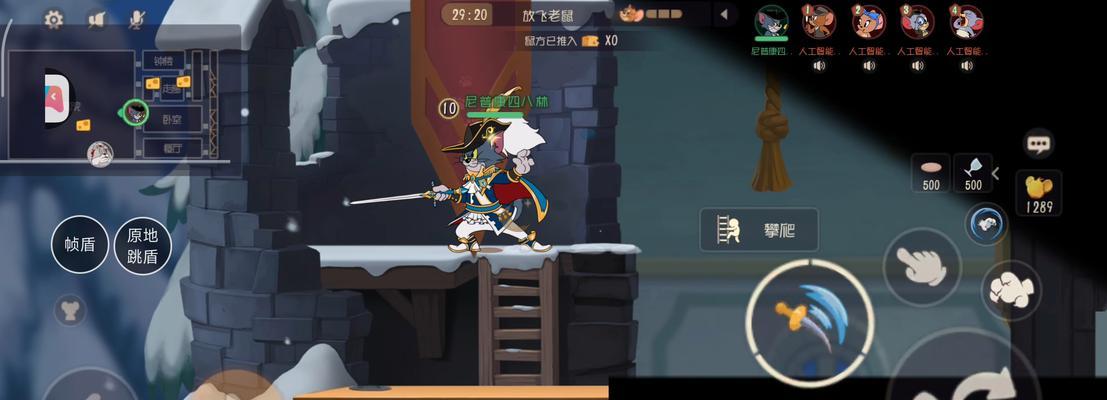Open the chat bubble button
Viewport: 1107px width, 400px height.
1039,143
